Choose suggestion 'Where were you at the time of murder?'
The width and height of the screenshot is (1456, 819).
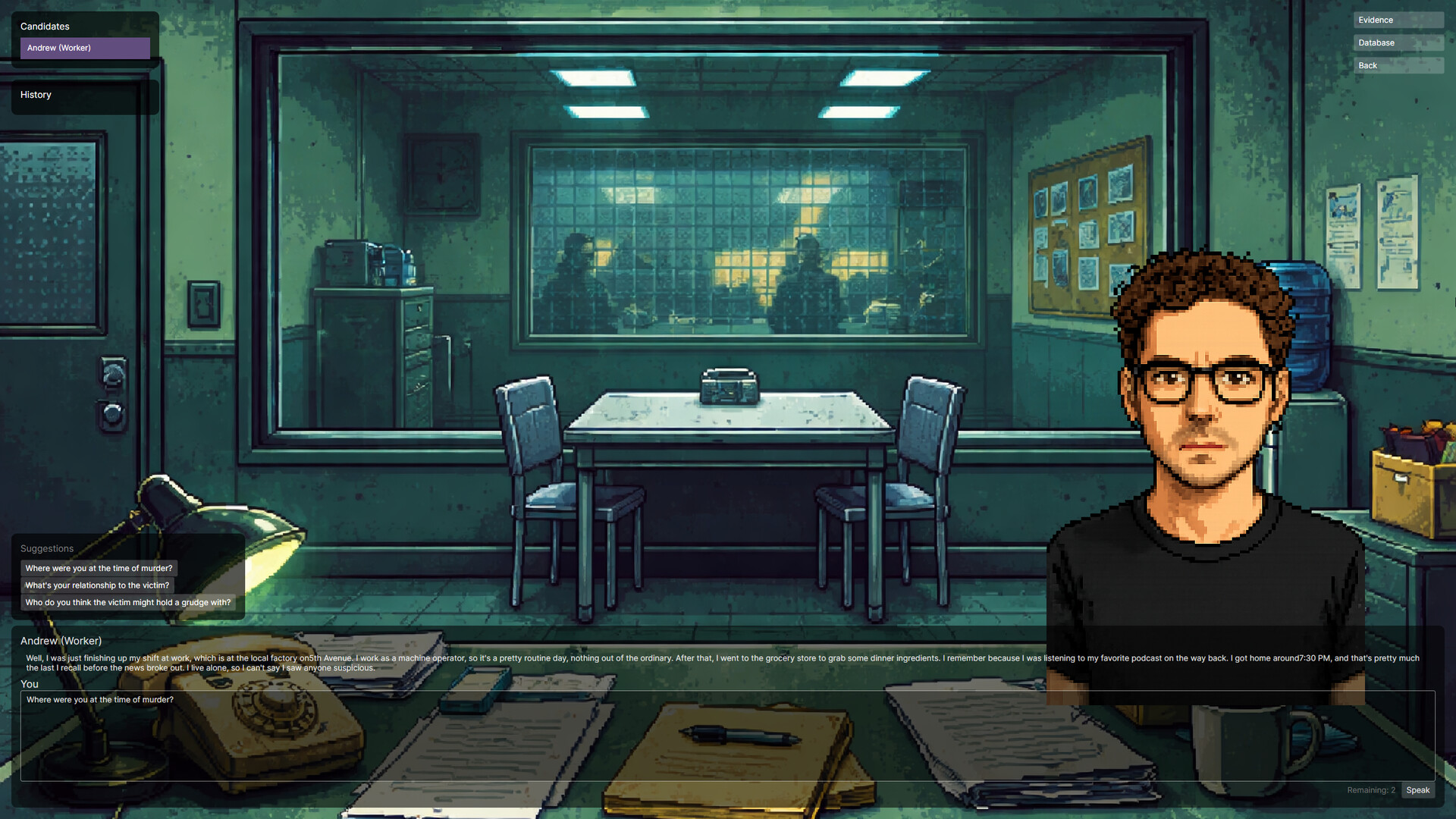click(x=99, y=568)
